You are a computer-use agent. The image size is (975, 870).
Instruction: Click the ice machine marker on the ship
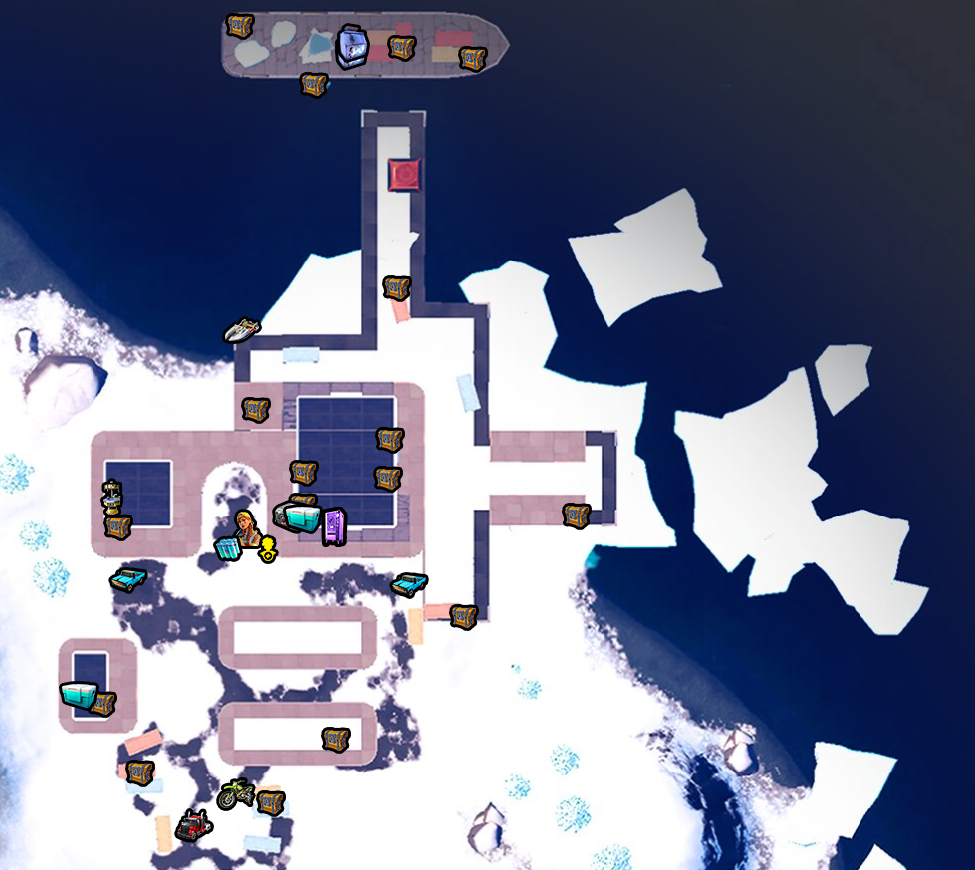click(352, 46)
